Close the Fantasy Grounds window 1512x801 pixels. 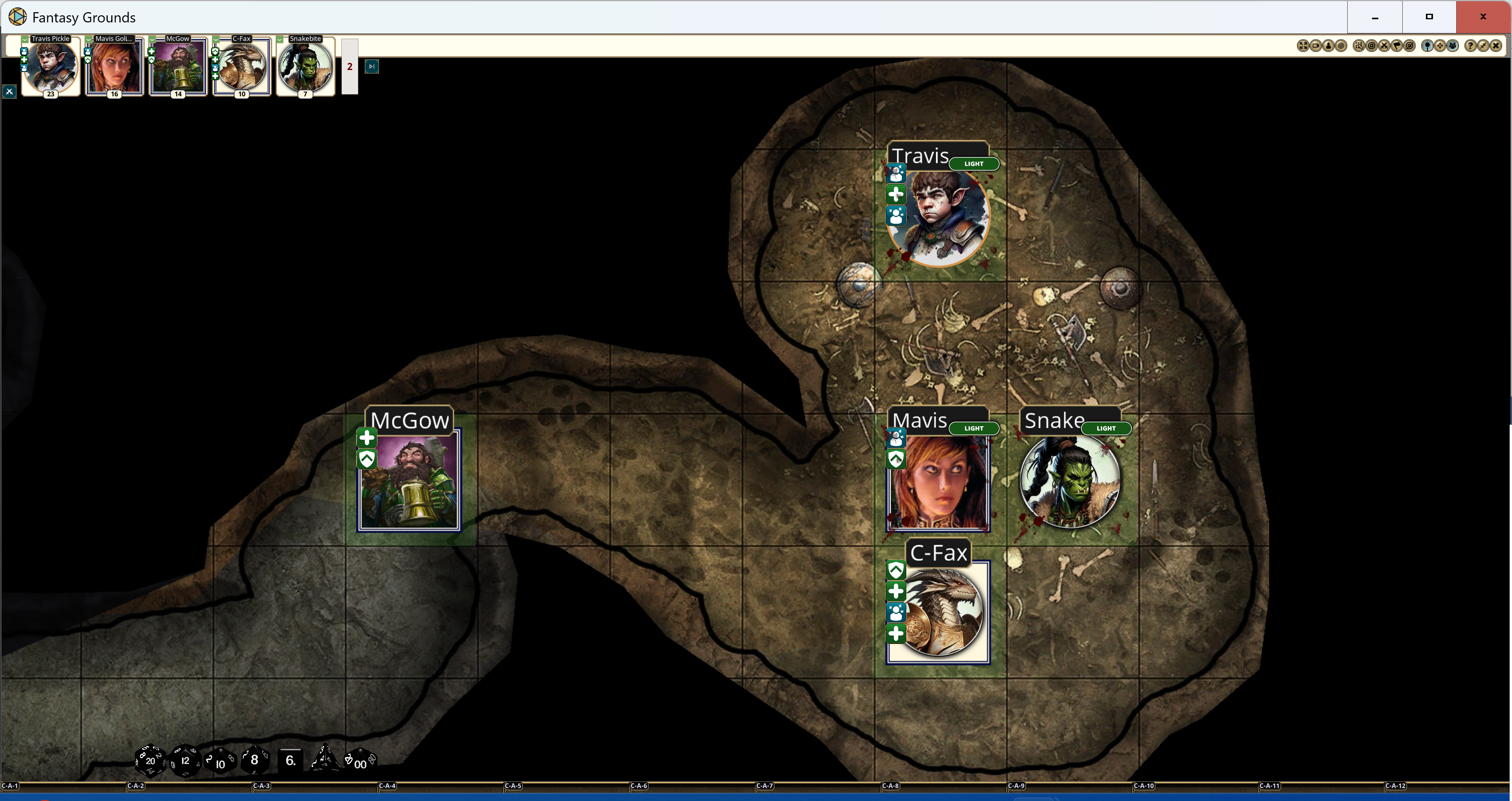coord(1483,17)
